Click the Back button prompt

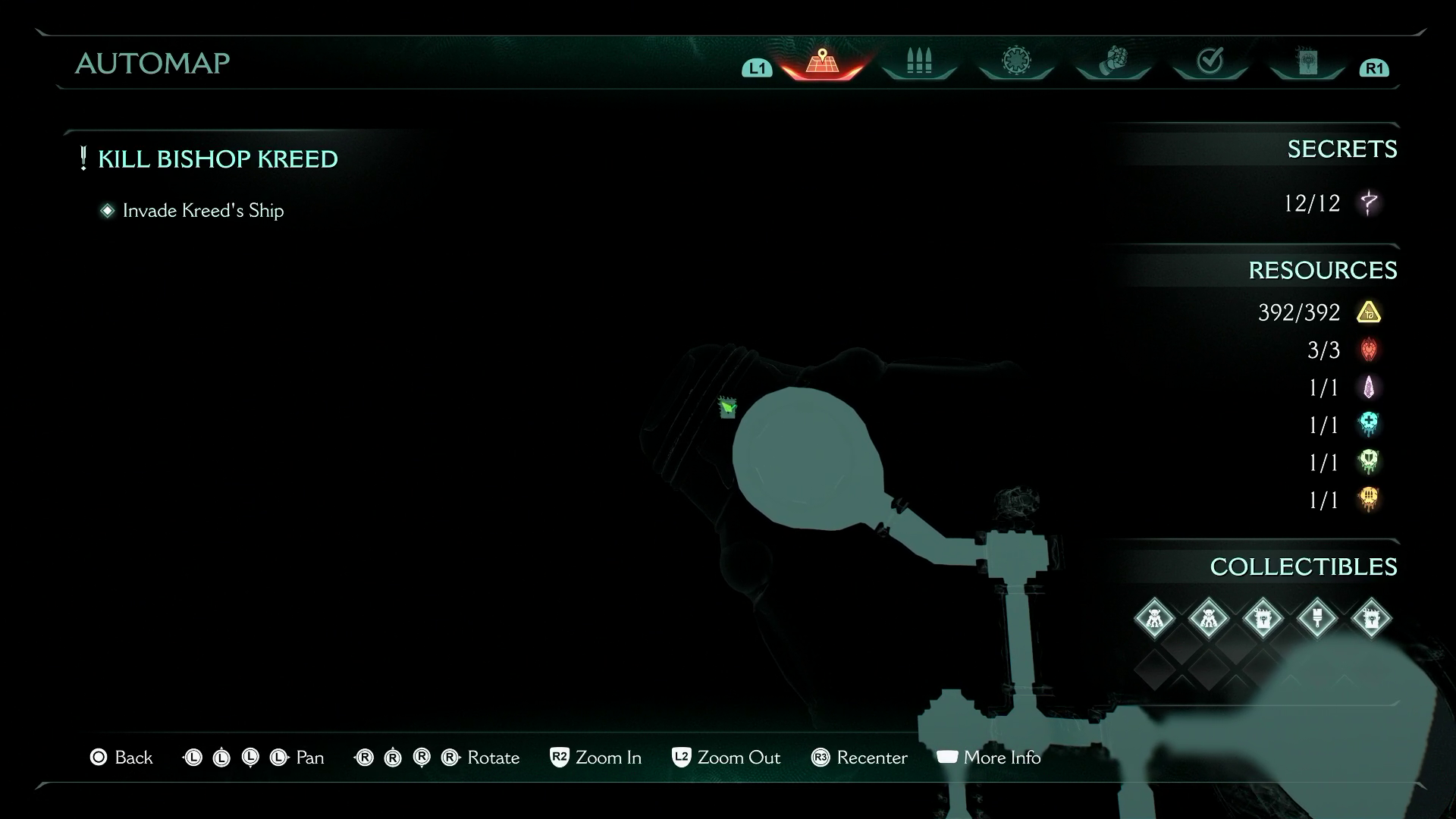click(121, 758)
